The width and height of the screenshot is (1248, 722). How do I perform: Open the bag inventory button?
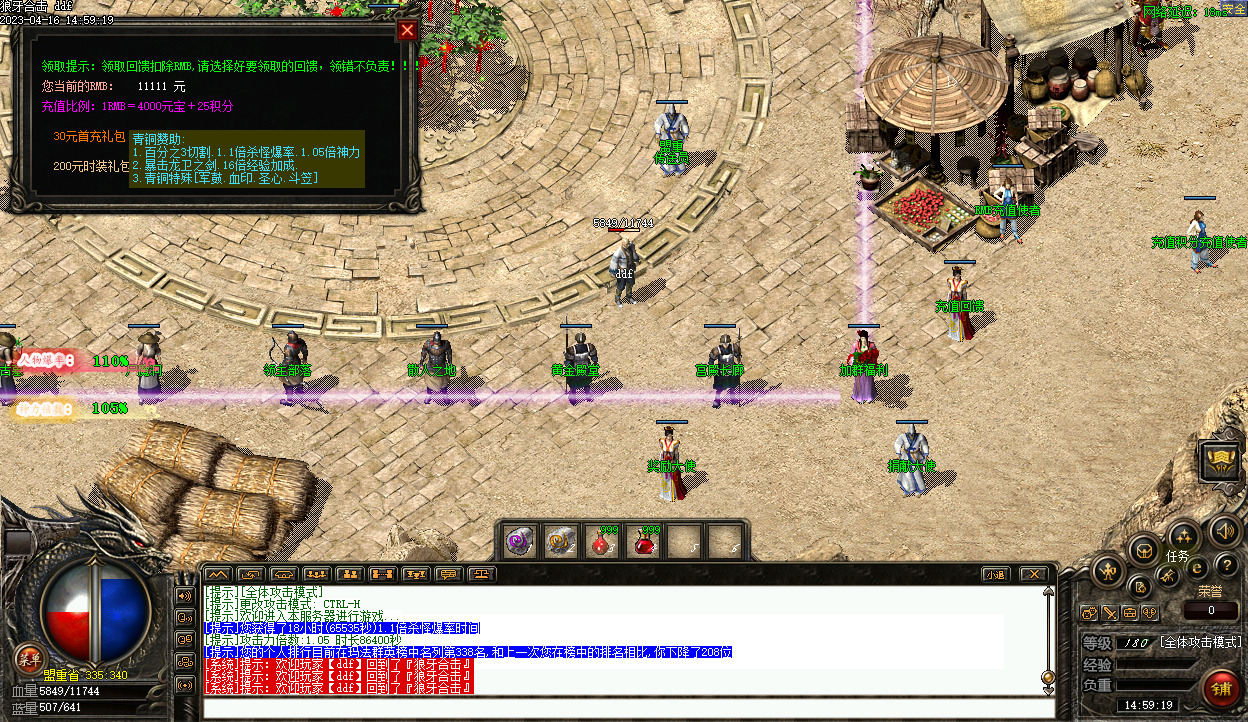point(1142,548)
